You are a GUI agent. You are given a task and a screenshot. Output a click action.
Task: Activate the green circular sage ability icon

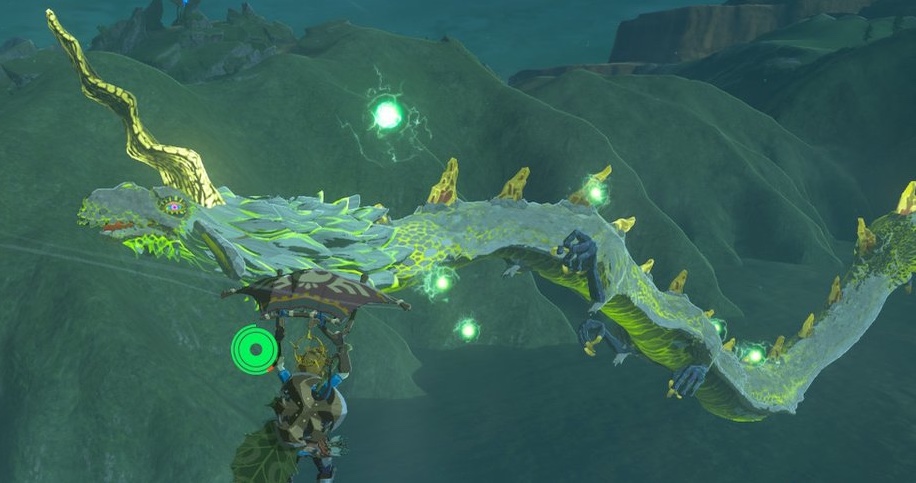click(x=253, y=349)
